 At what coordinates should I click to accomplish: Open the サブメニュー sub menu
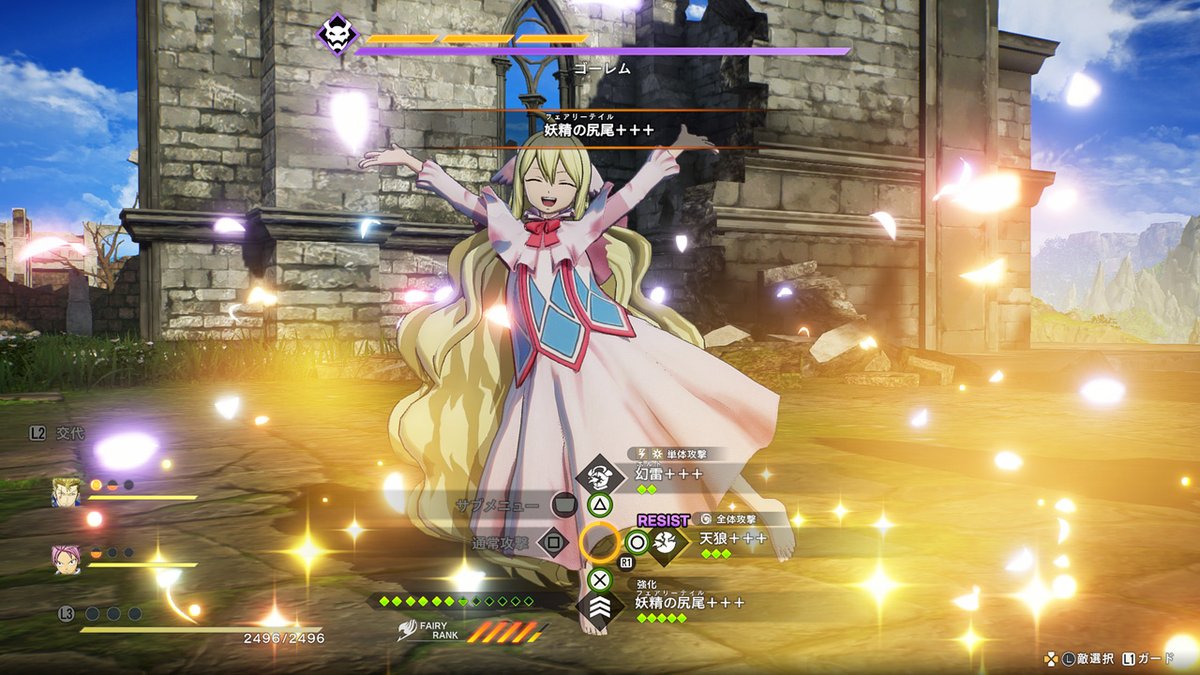564,505
